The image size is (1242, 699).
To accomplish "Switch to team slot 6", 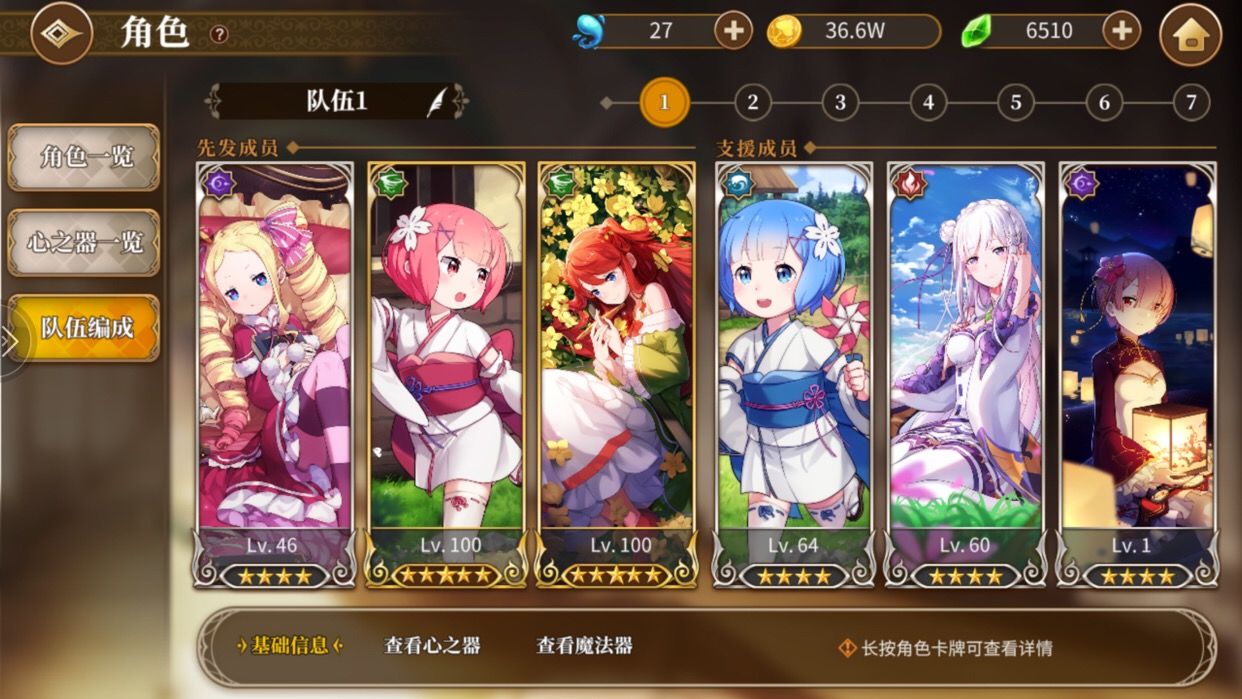I will [1103, 102].
